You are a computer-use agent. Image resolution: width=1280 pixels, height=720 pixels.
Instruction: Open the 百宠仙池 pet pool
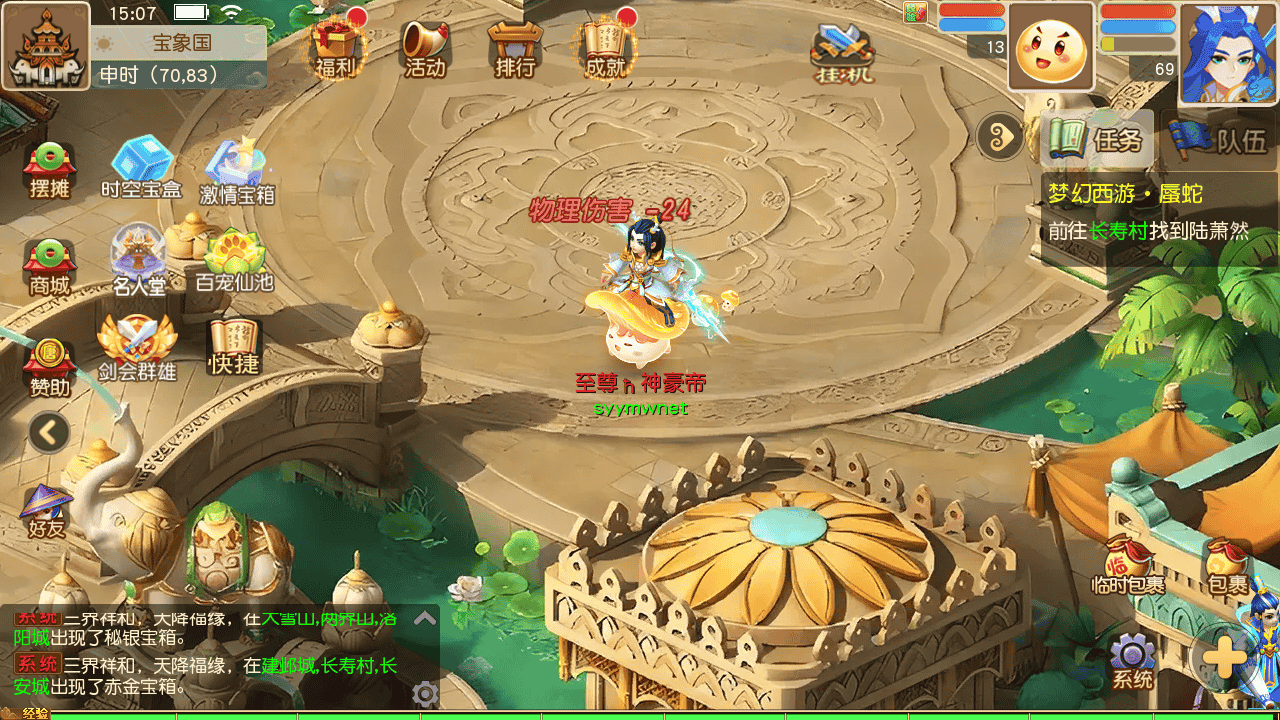click(x=234, y=260)
